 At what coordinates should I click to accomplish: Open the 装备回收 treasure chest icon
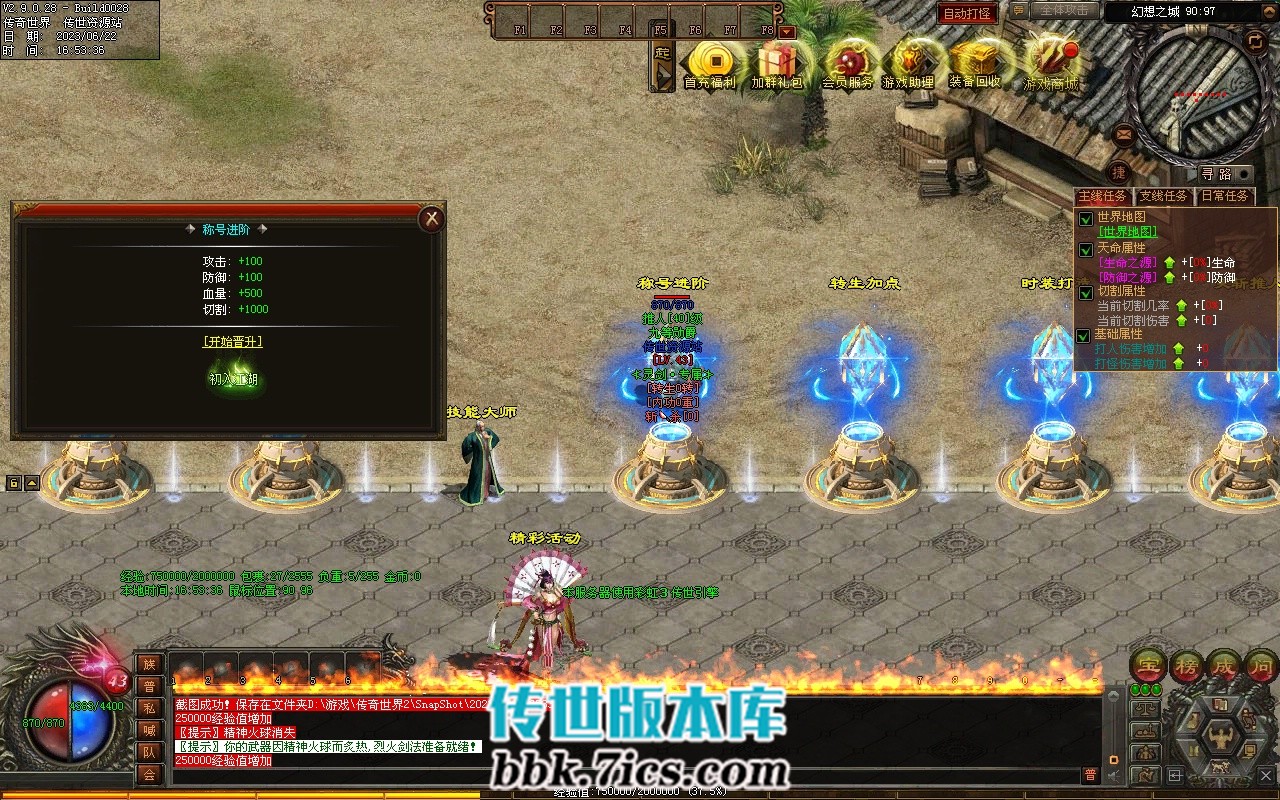point(974,62)
